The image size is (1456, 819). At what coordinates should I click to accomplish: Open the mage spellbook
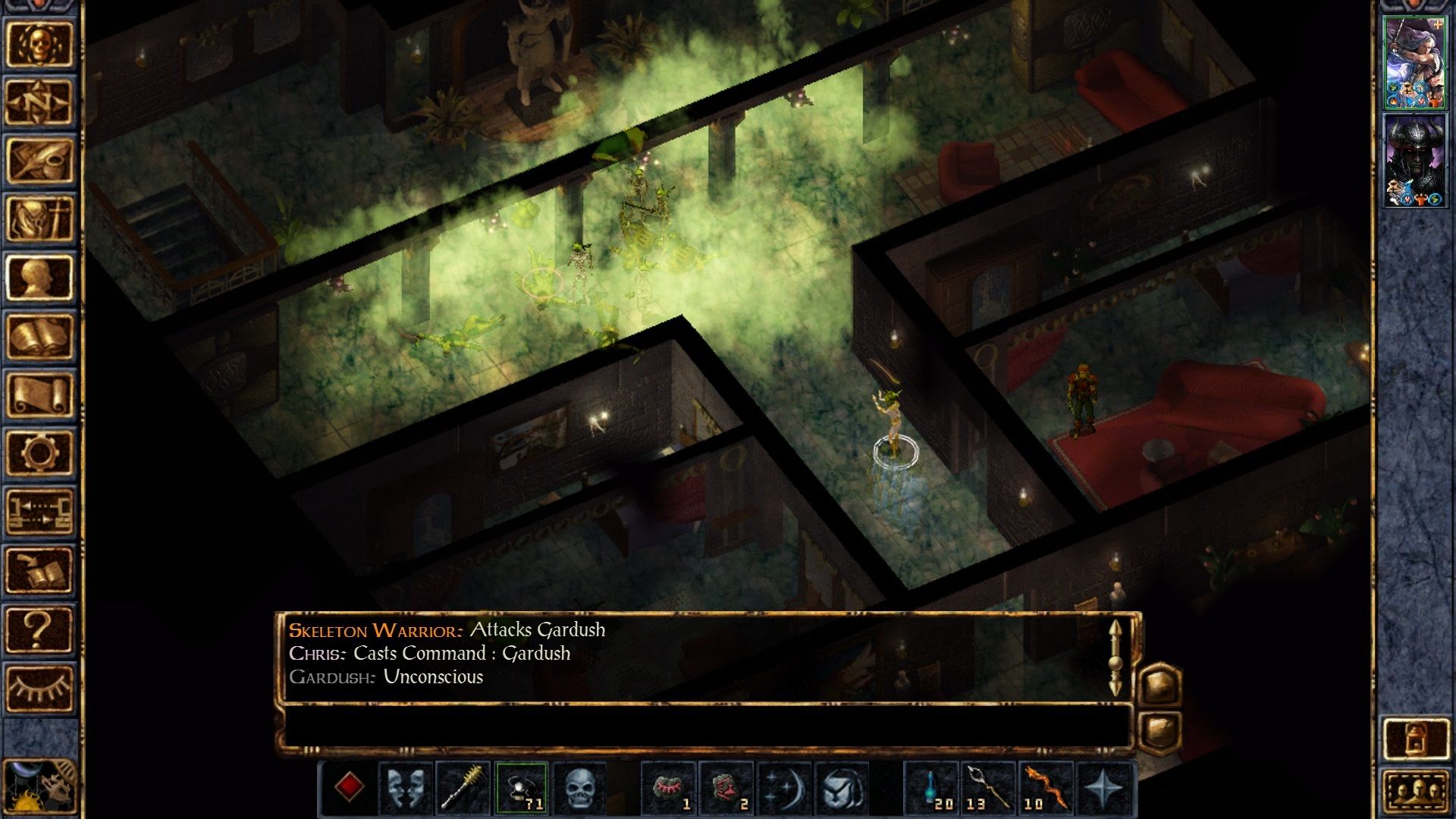click(x=39, y=336)
